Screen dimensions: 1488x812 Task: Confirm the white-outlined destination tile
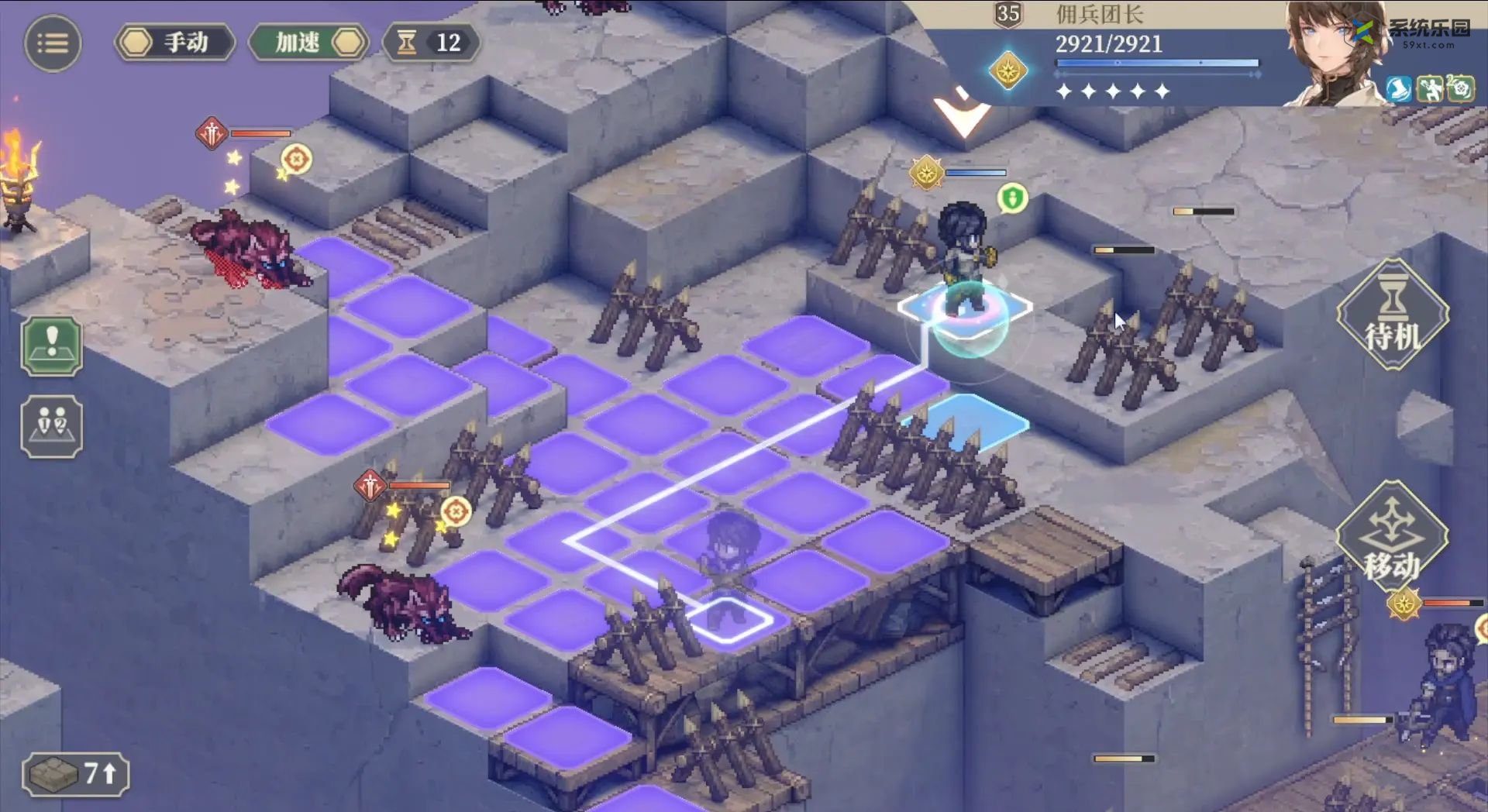728,620
